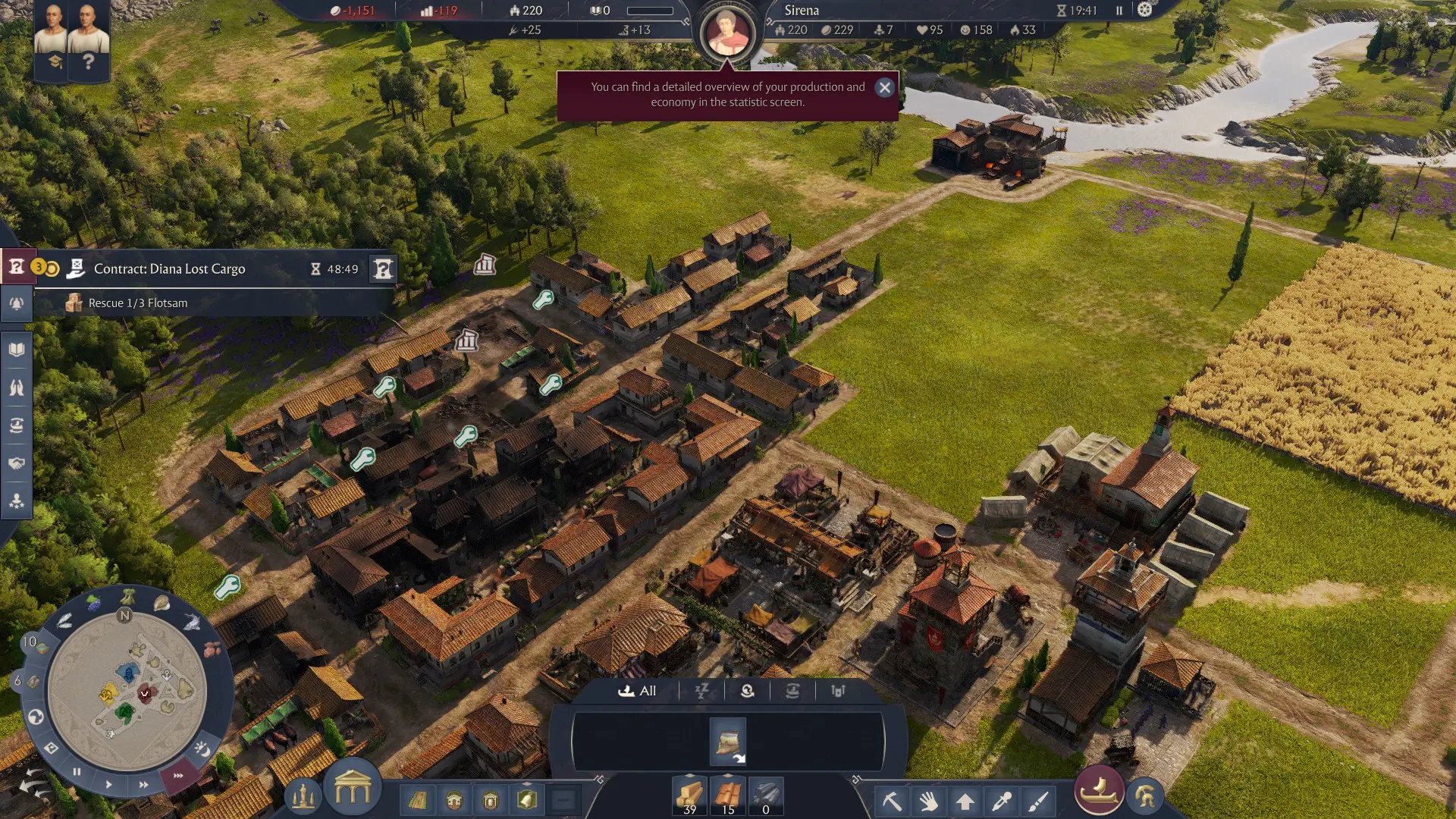The width and height of the screenshot is (1456, 819).
Task: Open the notifications bell panel
Action: coord(17,304)
